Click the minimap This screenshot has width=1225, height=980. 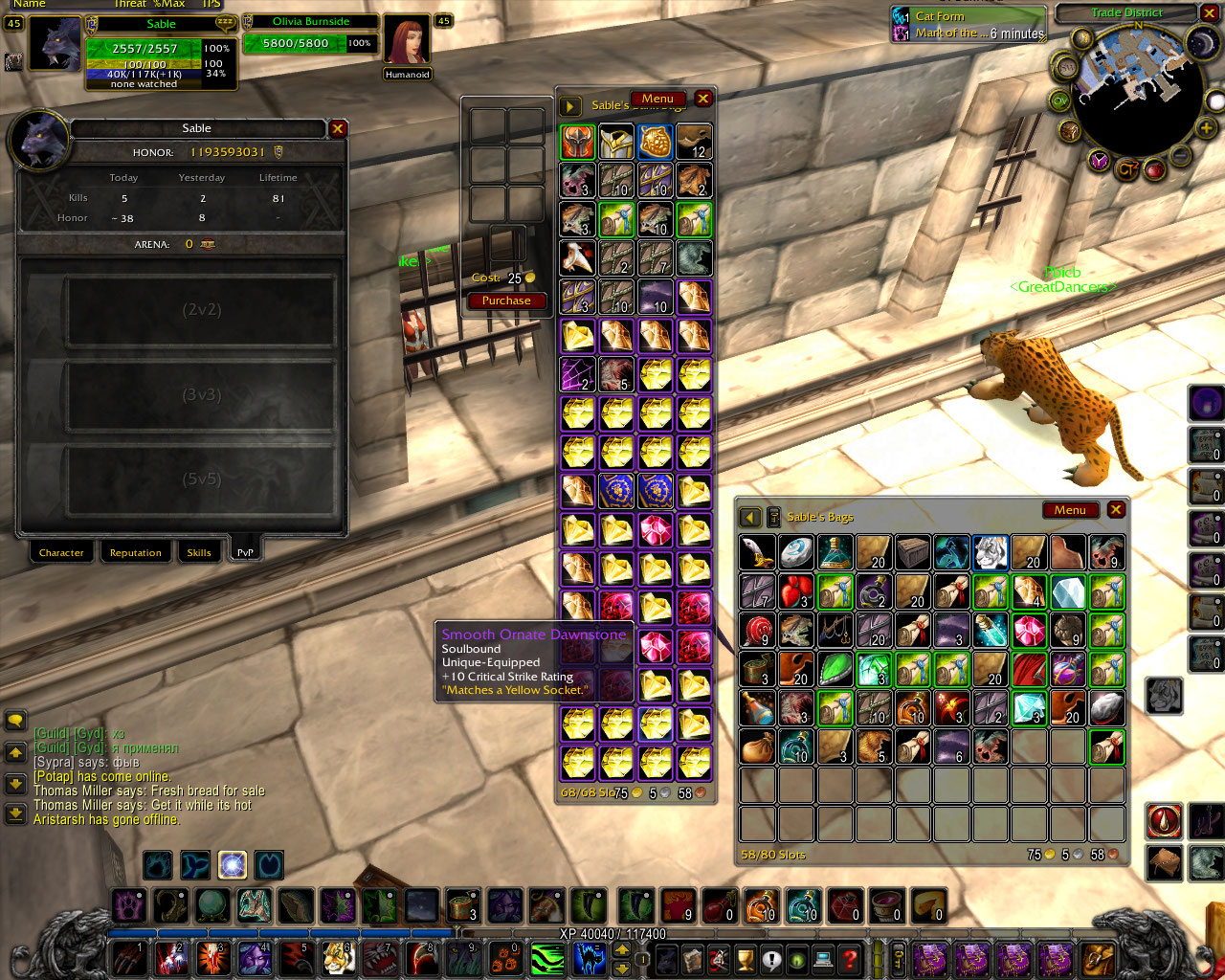click(1137, 91)
